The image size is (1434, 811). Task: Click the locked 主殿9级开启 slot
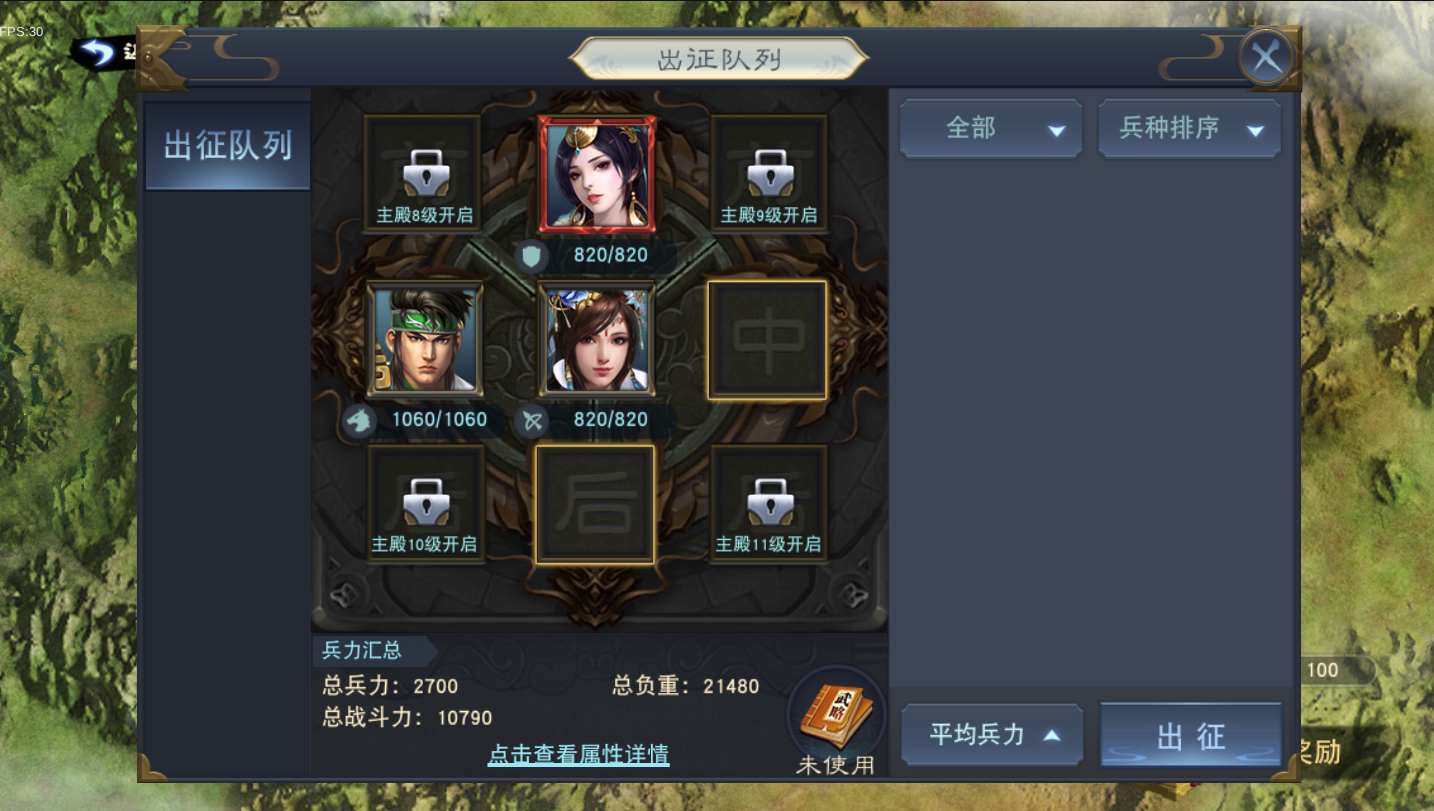point(768,174)
